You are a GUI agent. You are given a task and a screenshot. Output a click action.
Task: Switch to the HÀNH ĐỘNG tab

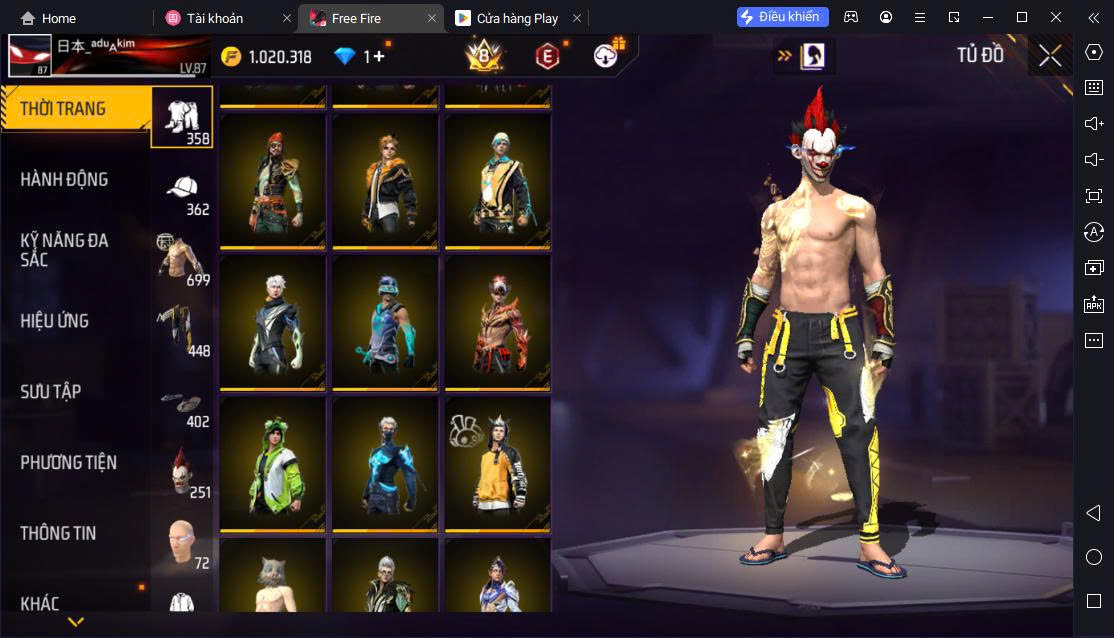coord(65,180)
